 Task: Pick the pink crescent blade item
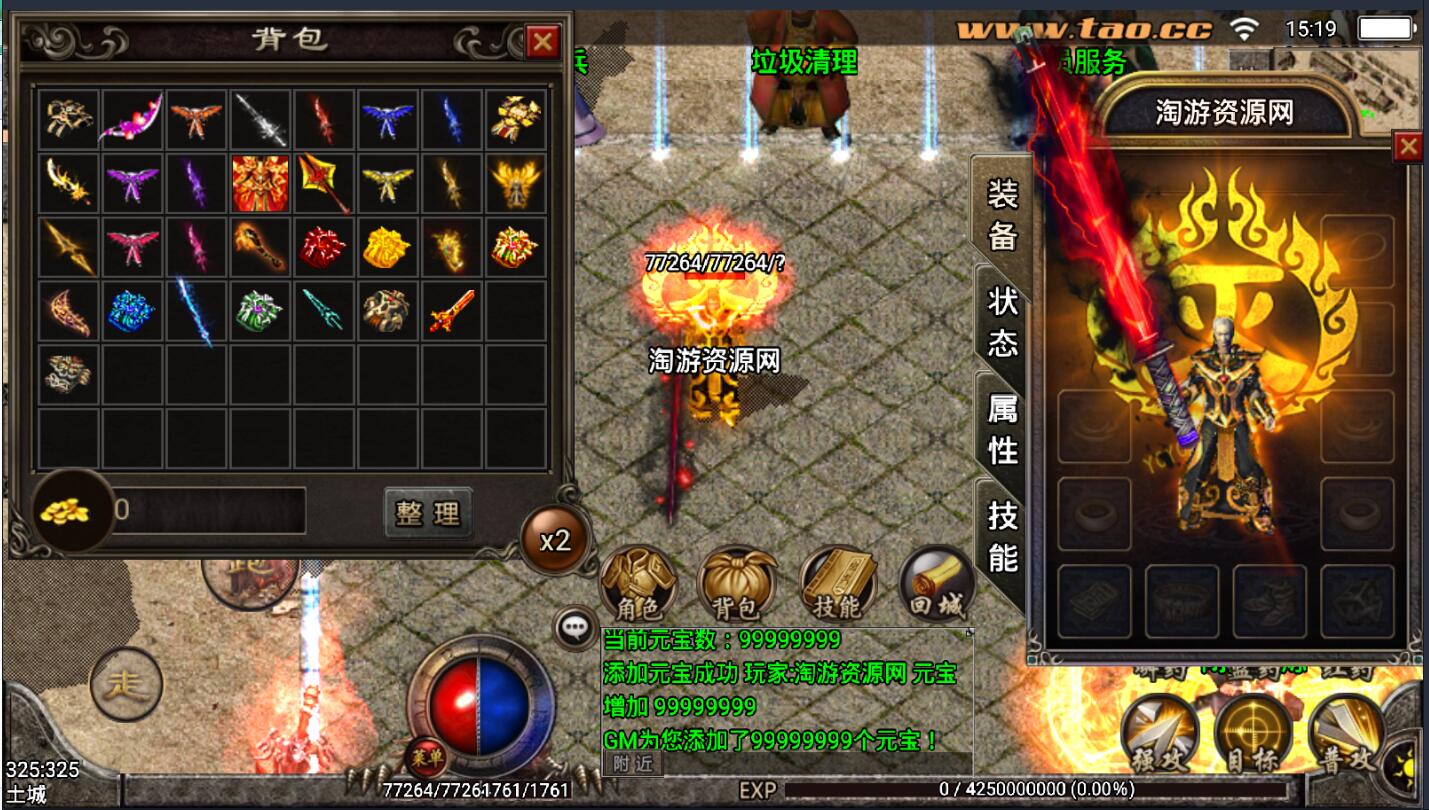[x=131, y=120]
